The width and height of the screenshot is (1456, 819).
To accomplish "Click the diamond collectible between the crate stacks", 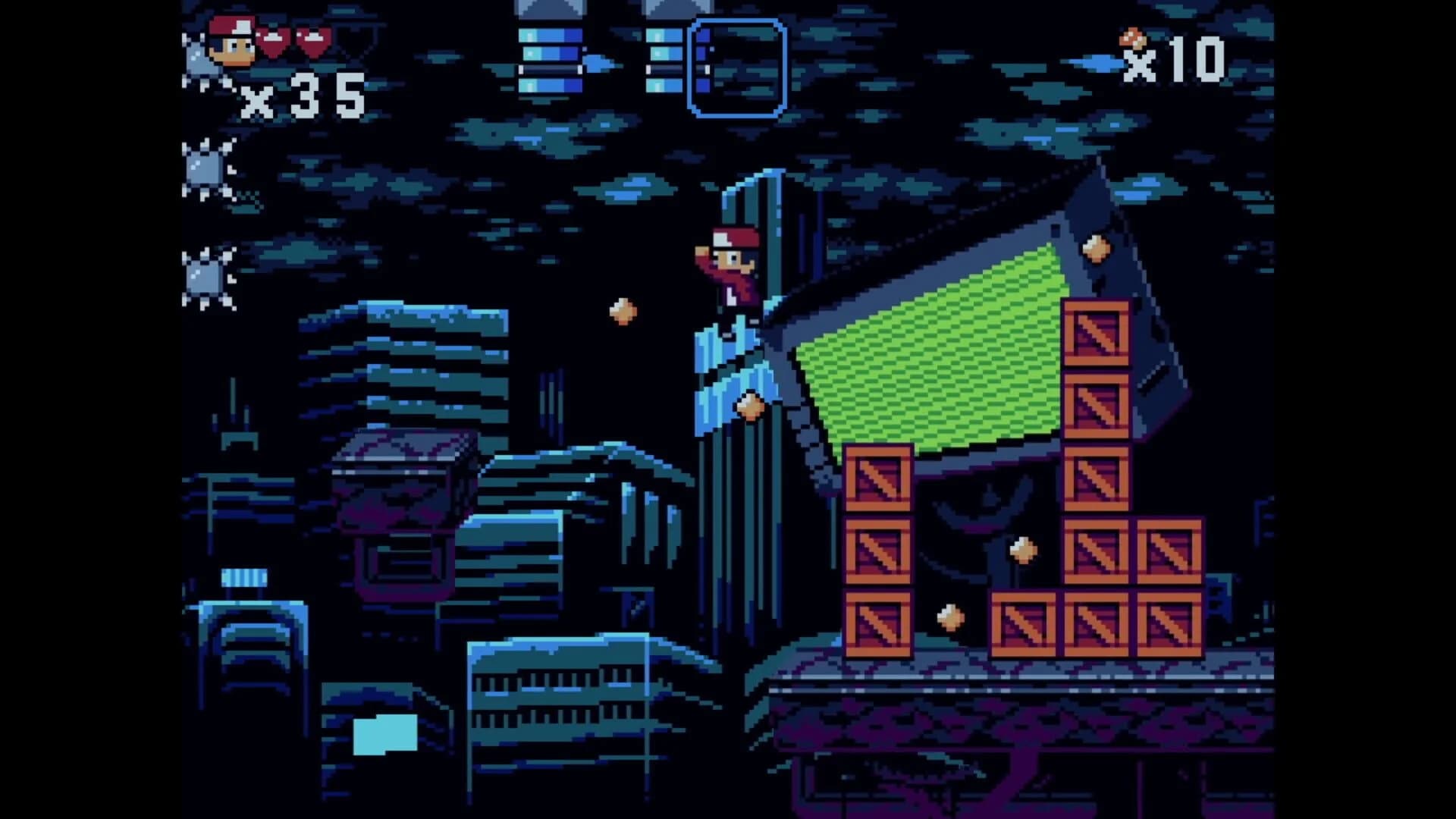I will [1022, 548].
